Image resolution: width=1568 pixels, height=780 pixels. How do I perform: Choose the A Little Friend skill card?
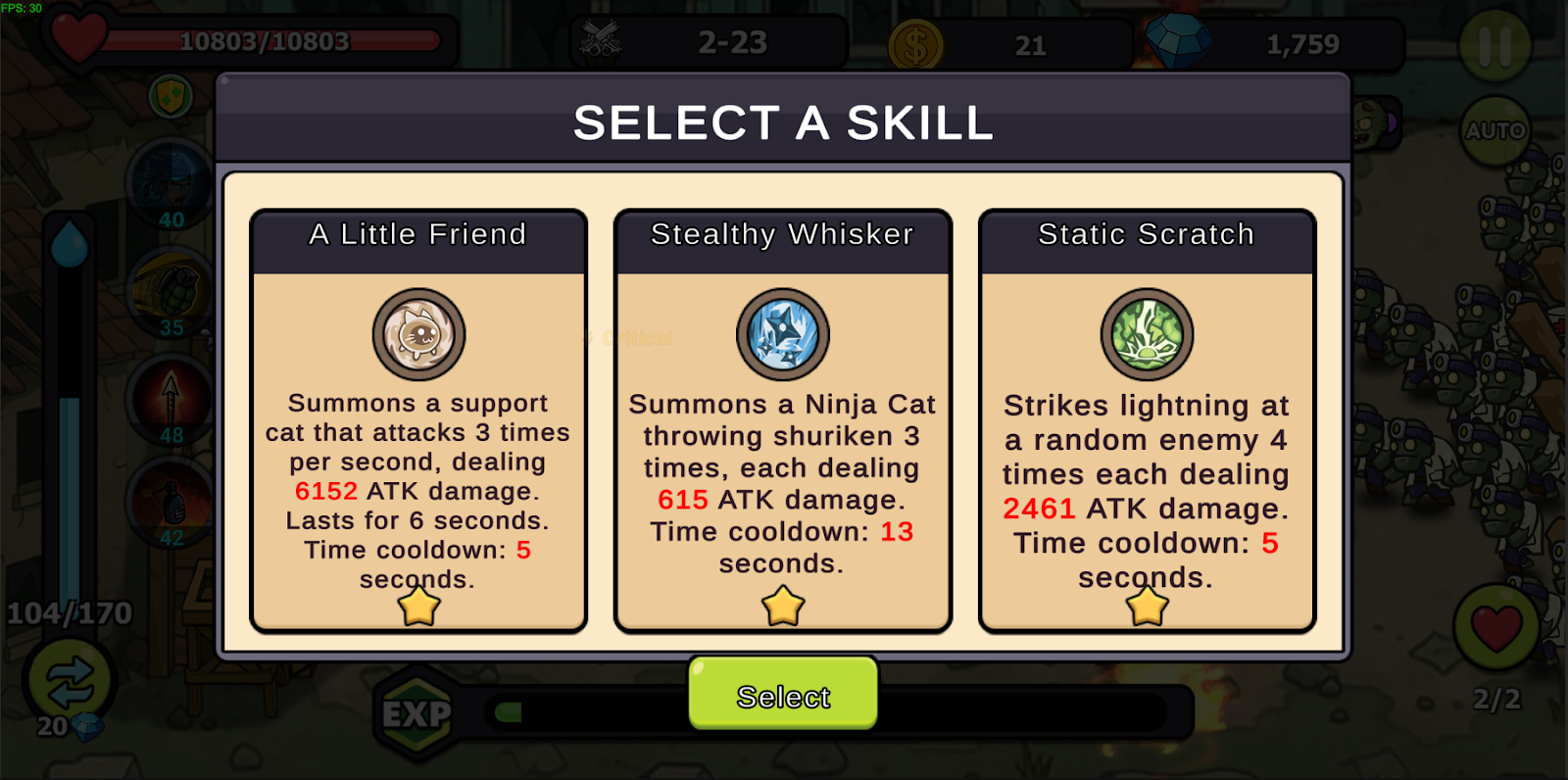pos(418,421)
